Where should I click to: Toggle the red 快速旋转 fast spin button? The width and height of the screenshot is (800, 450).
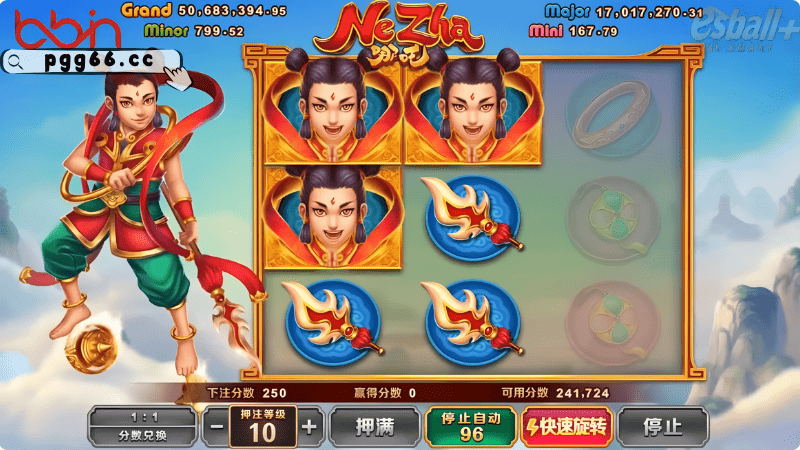tap(566, 427)
